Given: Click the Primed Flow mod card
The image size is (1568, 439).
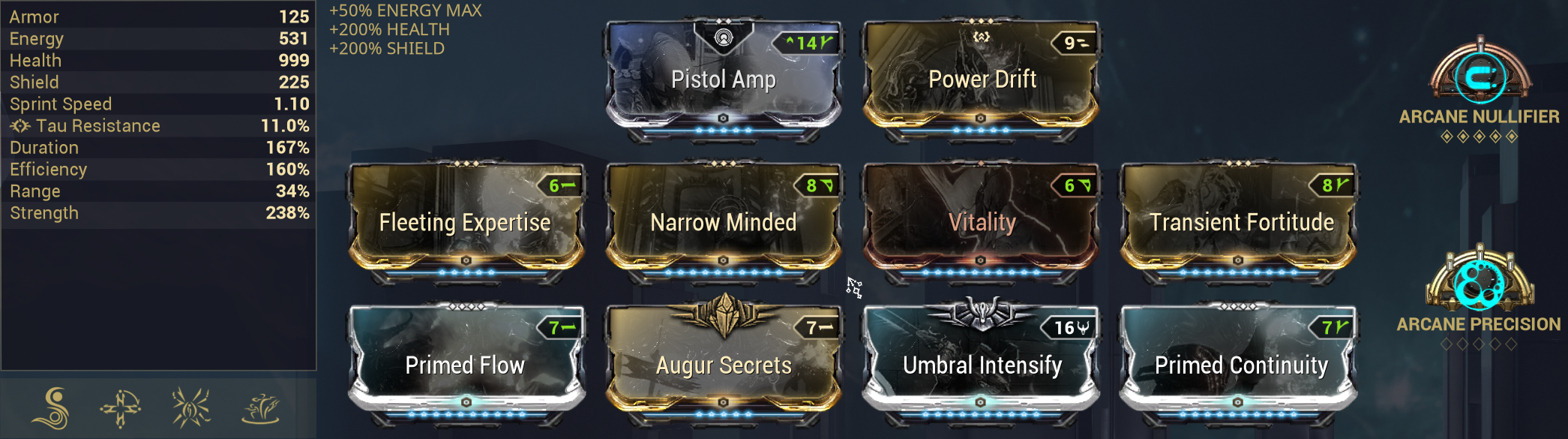Looking at the screenshot, I should click(465, 365).
